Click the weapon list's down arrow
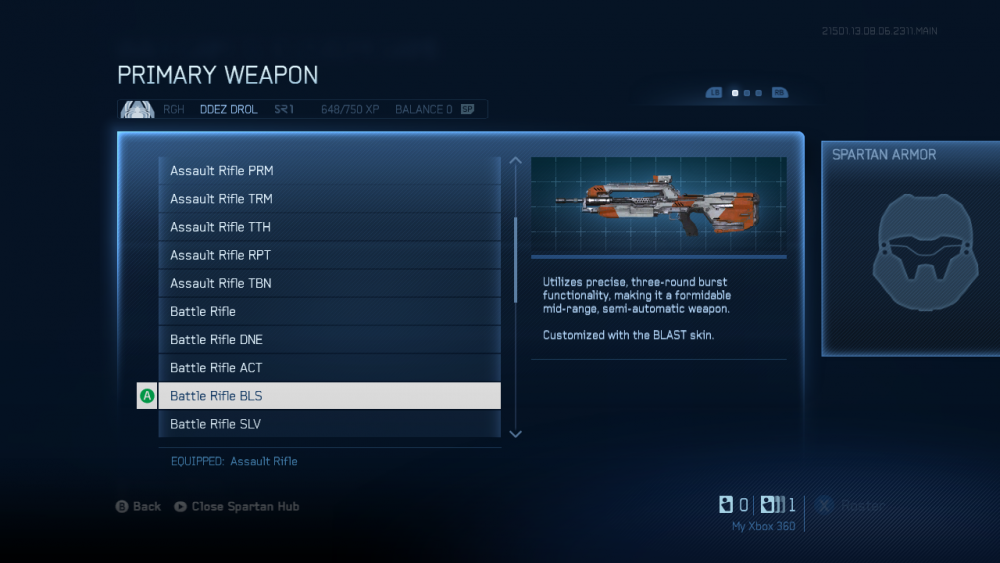1000x563 pixels. (516, 433)
